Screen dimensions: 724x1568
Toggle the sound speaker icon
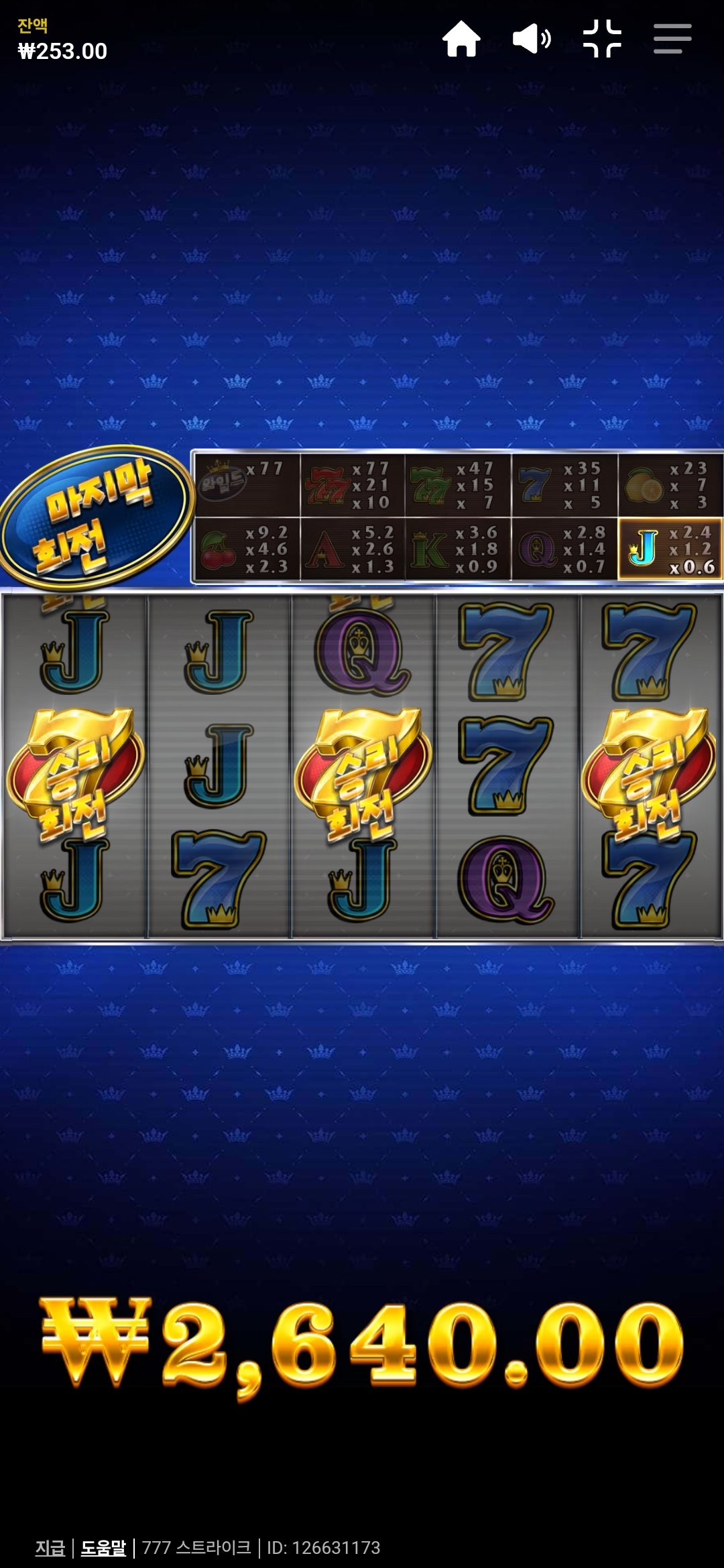532,39
